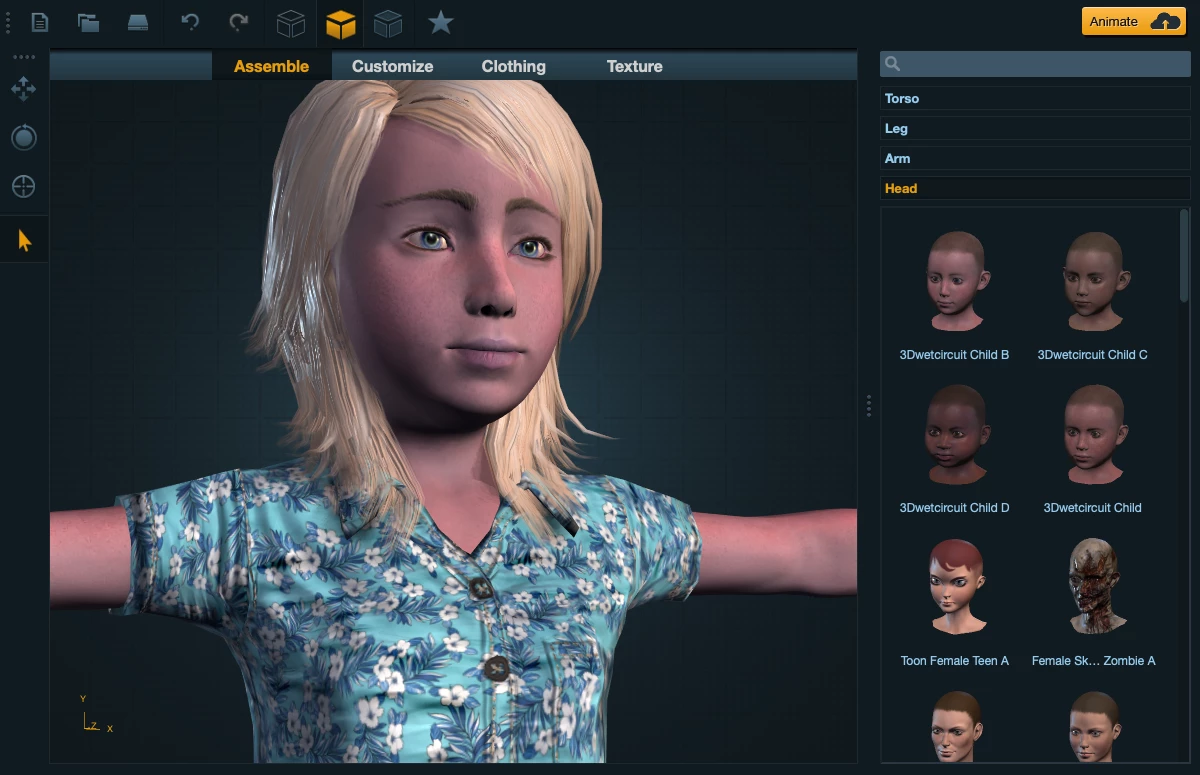The height and width of the screenshot is (775, 1200).
Task: Expand the Torso category
Action: 1034,98
